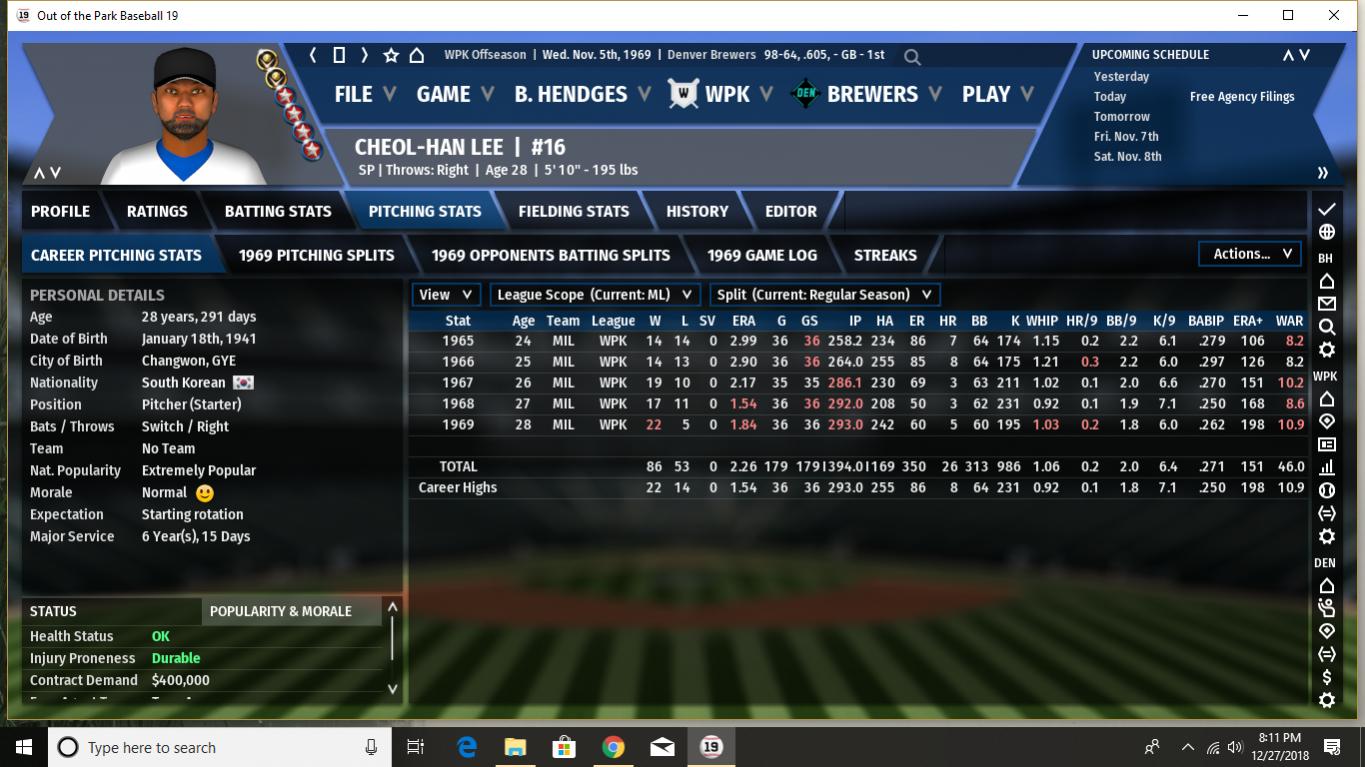Show the BATTING STATS tab
1365x767 pixels.
click(278, 211)
